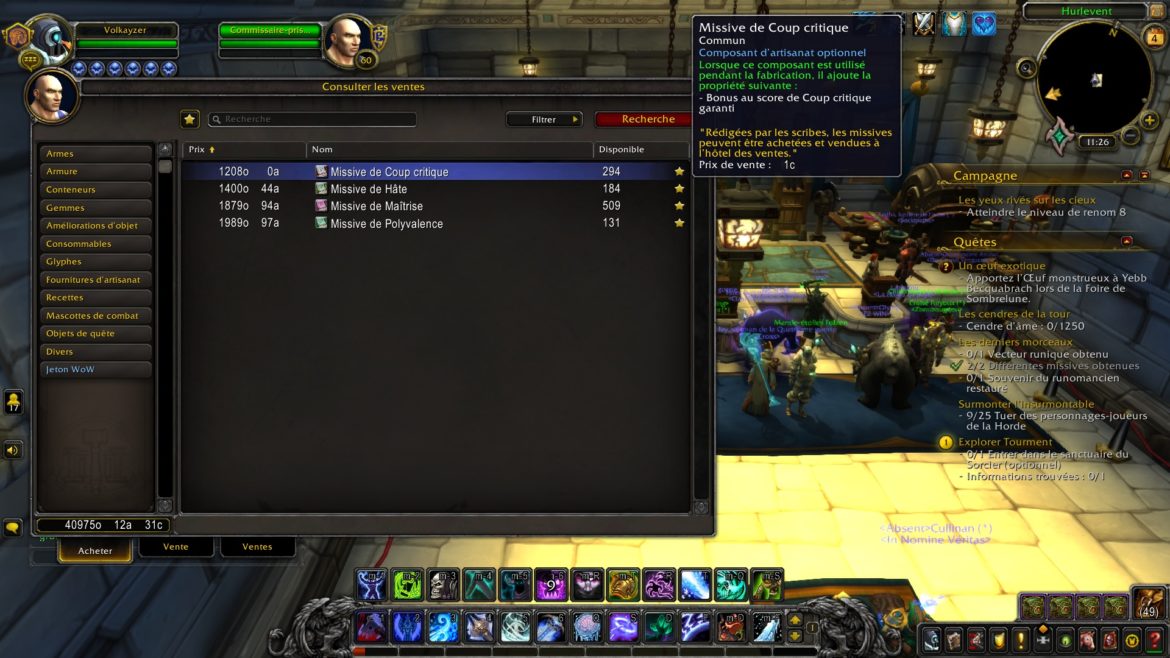Sort listings by the Prix column
1170x658 pixels.
(x=198, y=150)
